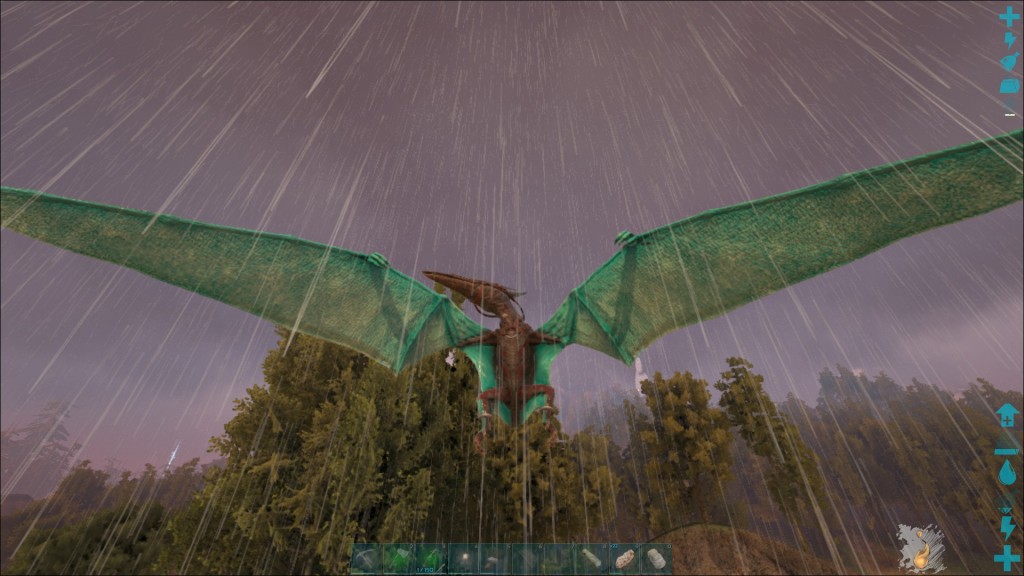Pick the hotbar item stacked at 220

624,558
